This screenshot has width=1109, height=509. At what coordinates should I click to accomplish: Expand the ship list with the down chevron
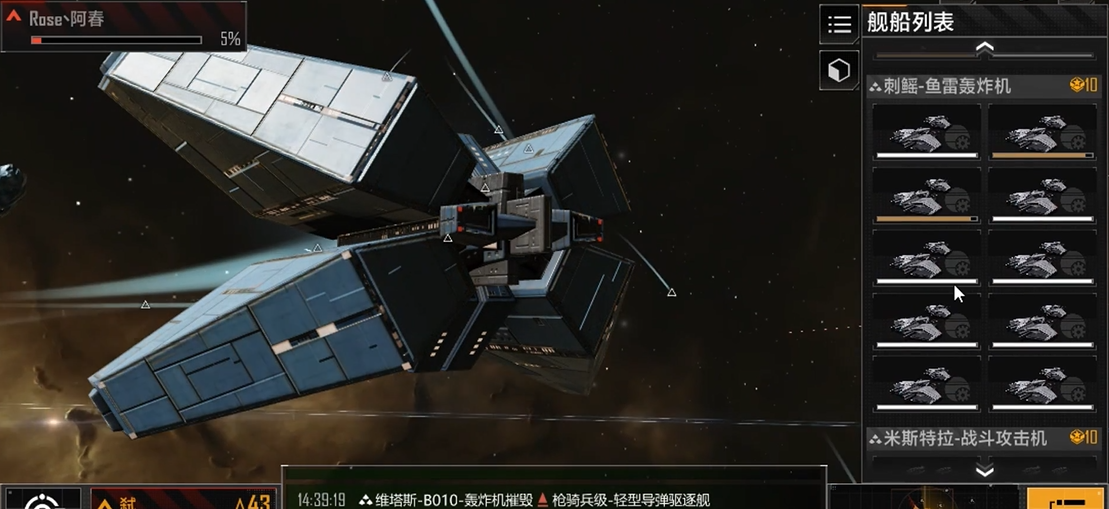(984, 471)
